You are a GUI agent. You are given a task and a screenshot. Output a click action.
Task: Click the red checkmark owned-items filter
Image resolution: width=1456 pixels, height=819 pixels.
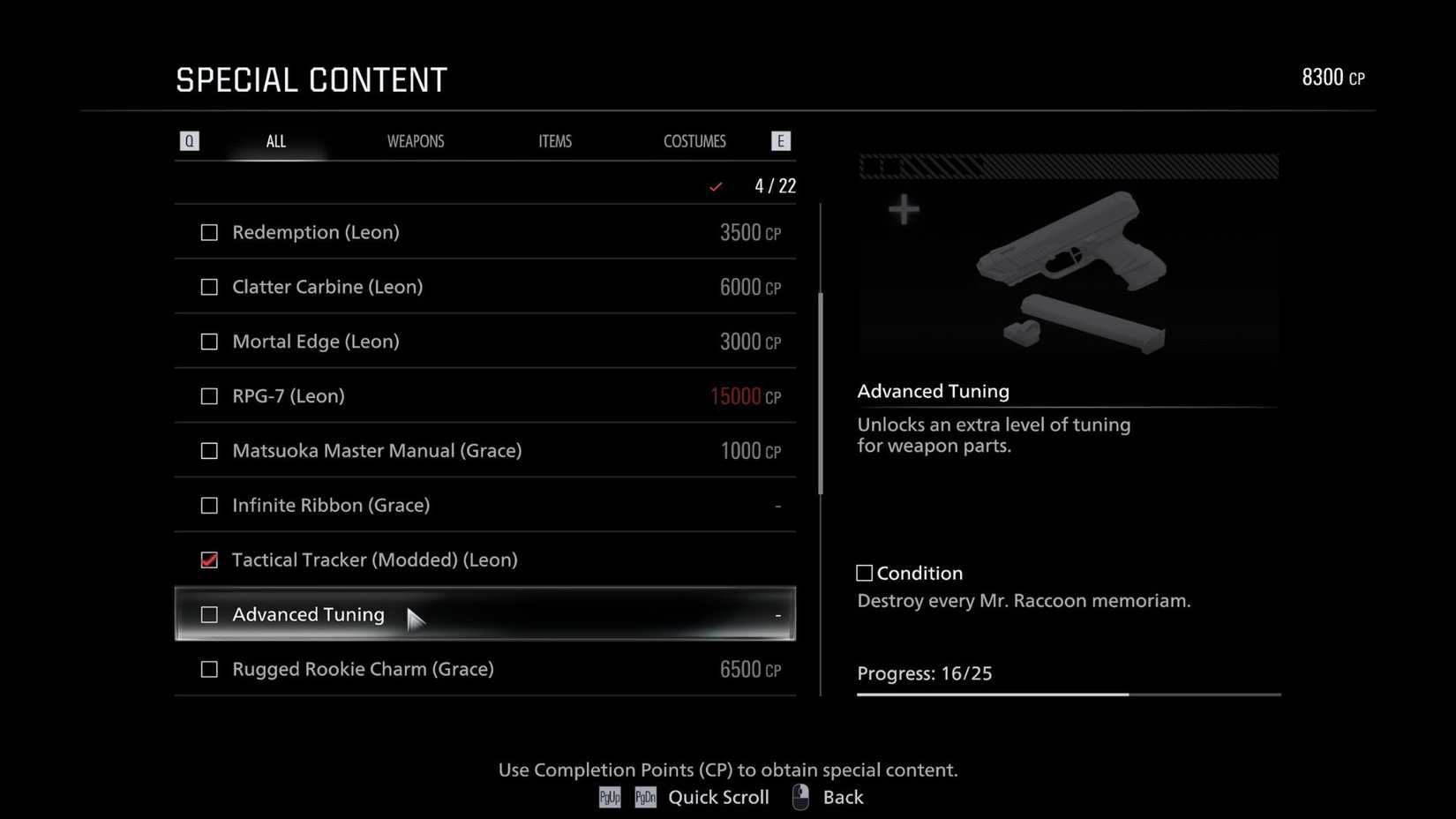pos(716,186)
